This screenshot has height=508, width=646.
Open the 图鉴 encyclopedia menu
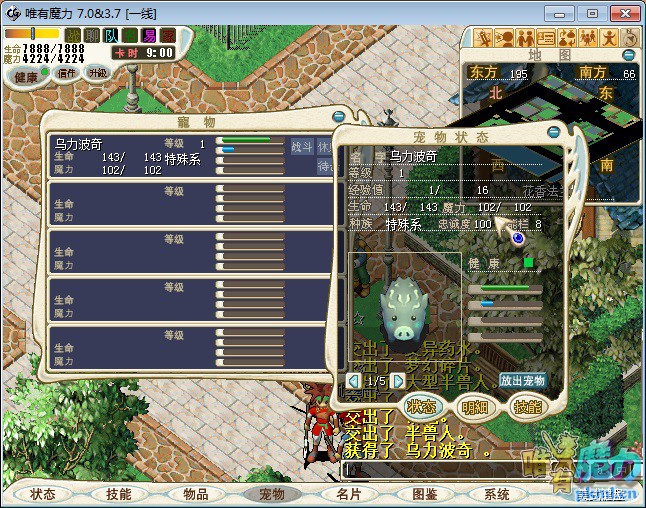click(423, 494)
